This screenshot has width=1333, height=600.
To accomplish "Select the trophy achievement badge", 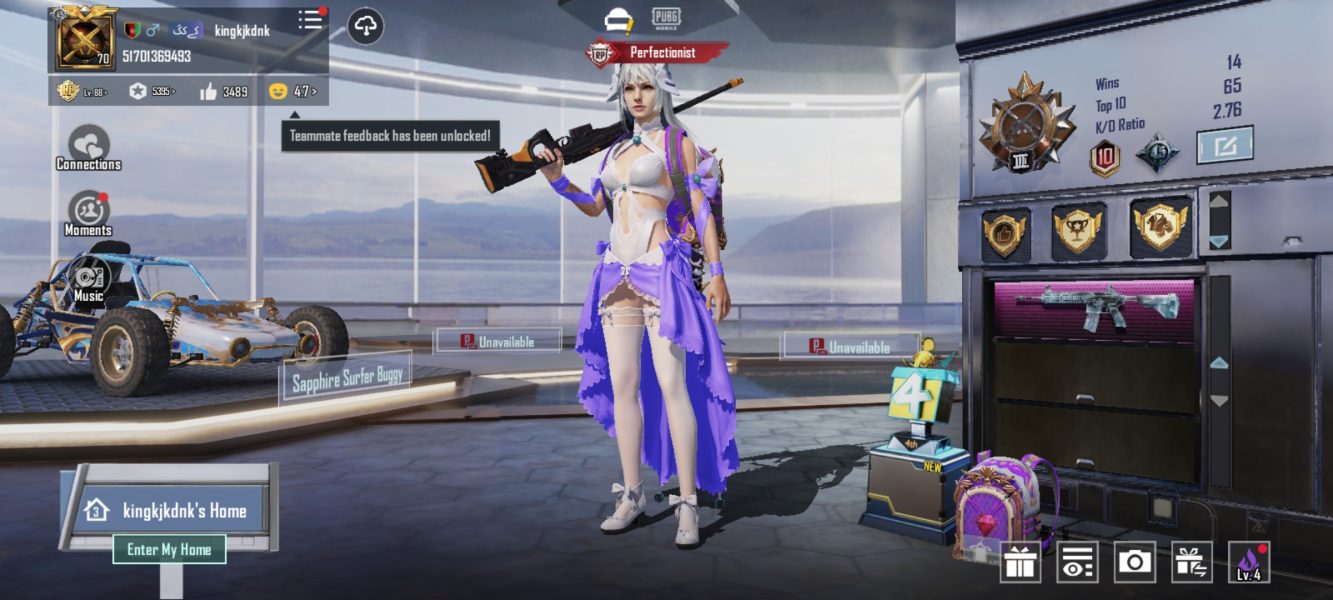I will click(1078, 231).
